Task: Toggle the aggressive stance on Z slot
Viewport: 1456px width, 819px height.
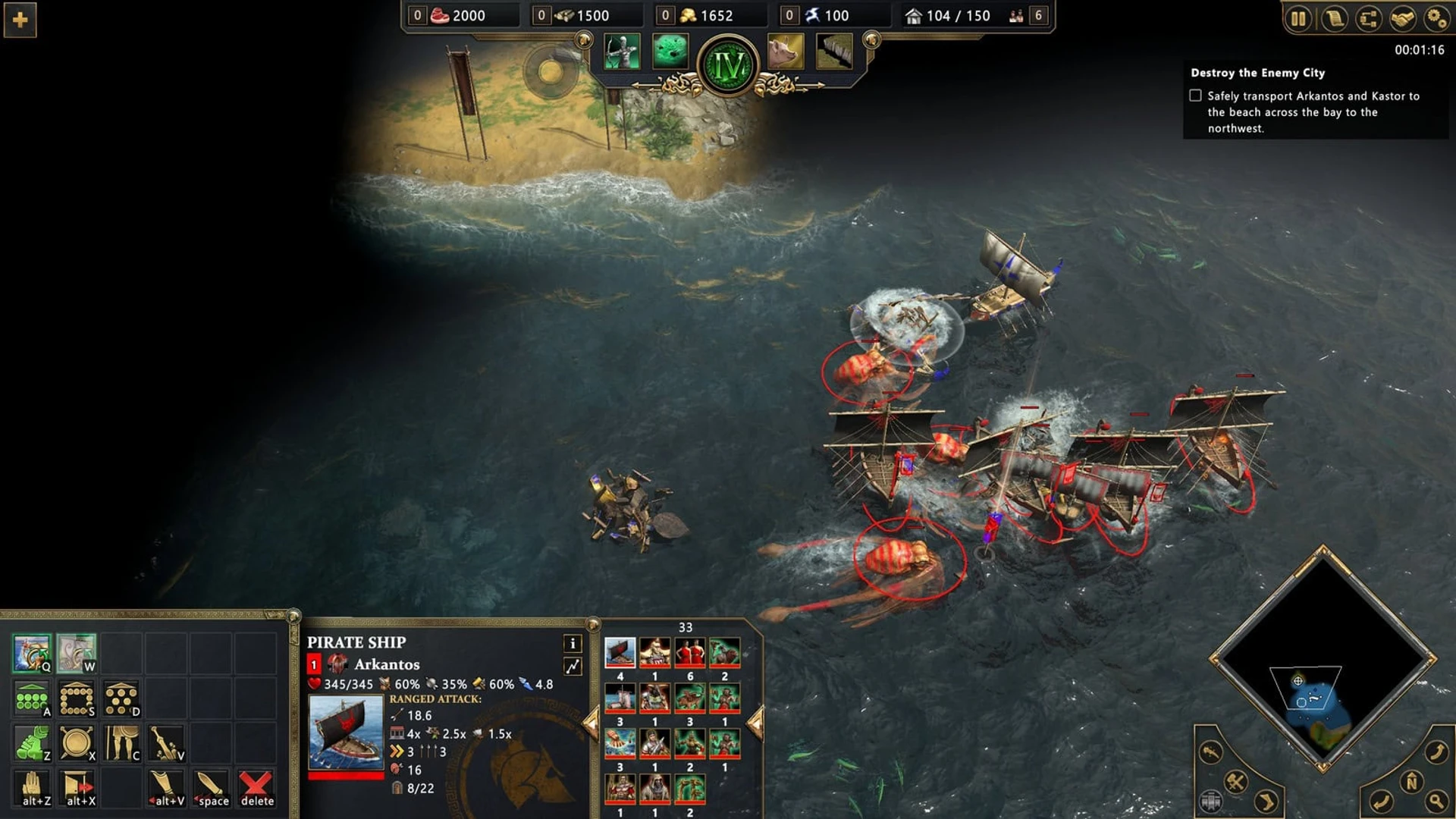Action: coord(30,742)
